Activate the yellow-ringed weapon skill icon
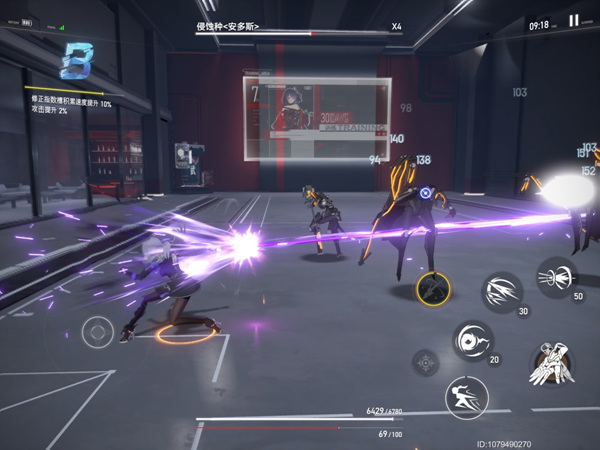The width and height of the screenshot is (600, 450). point(433,290)
